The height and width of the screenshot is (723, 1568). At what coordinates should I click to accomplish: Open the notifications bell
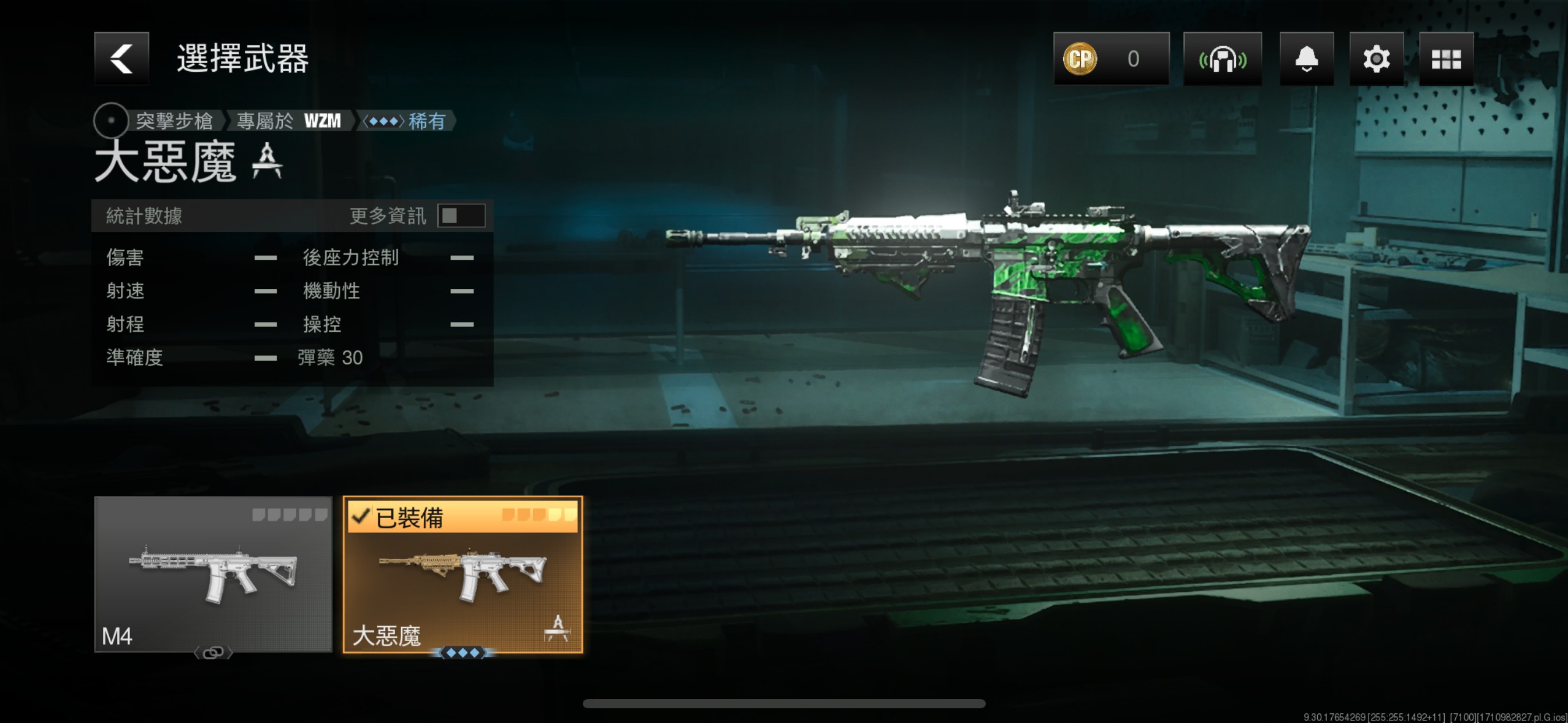(x=1306, y=59)
